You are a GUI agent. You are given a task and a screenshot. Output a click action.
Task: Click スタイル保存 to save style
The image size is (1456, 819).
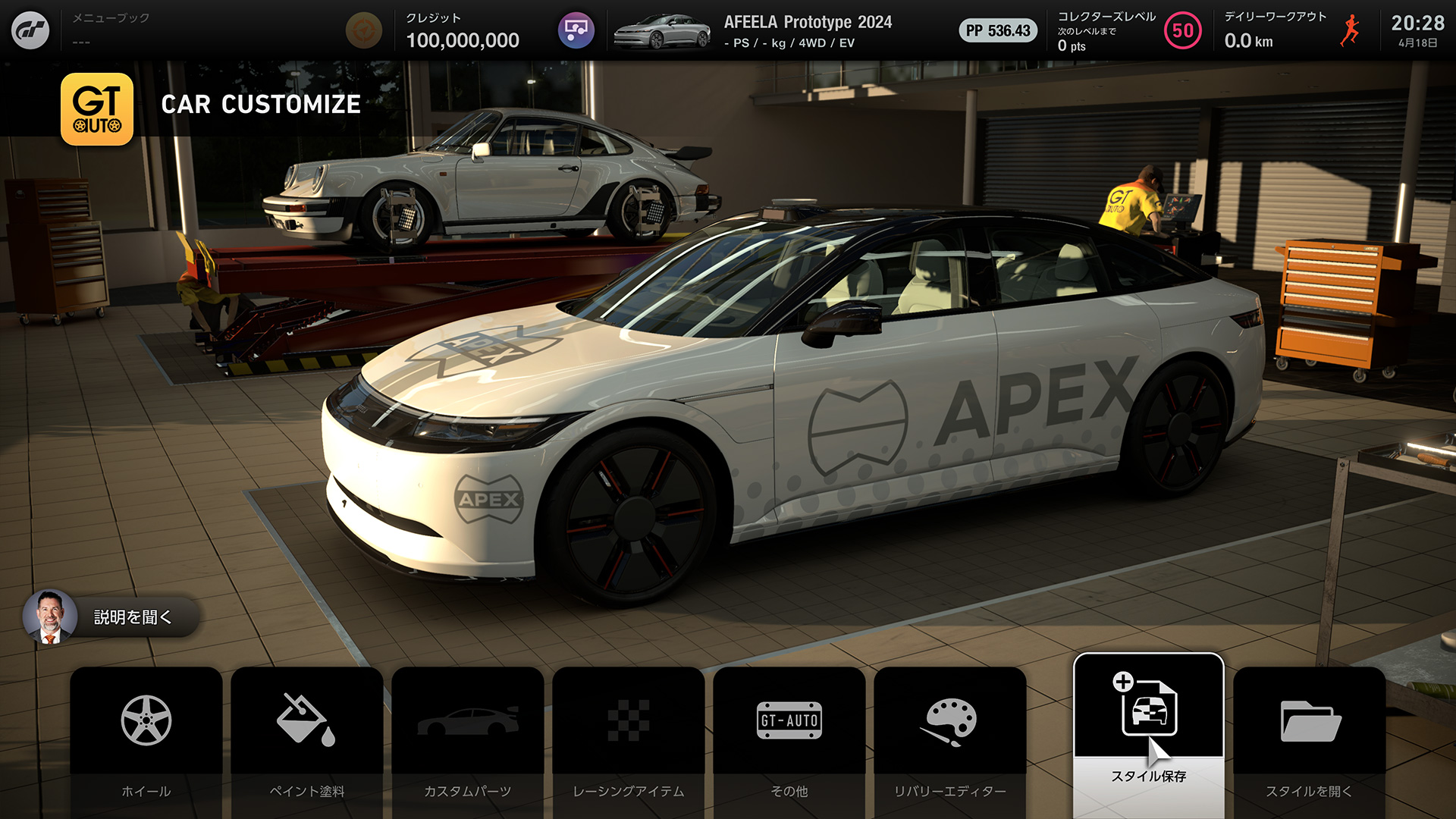click(x=1148, y=732)
